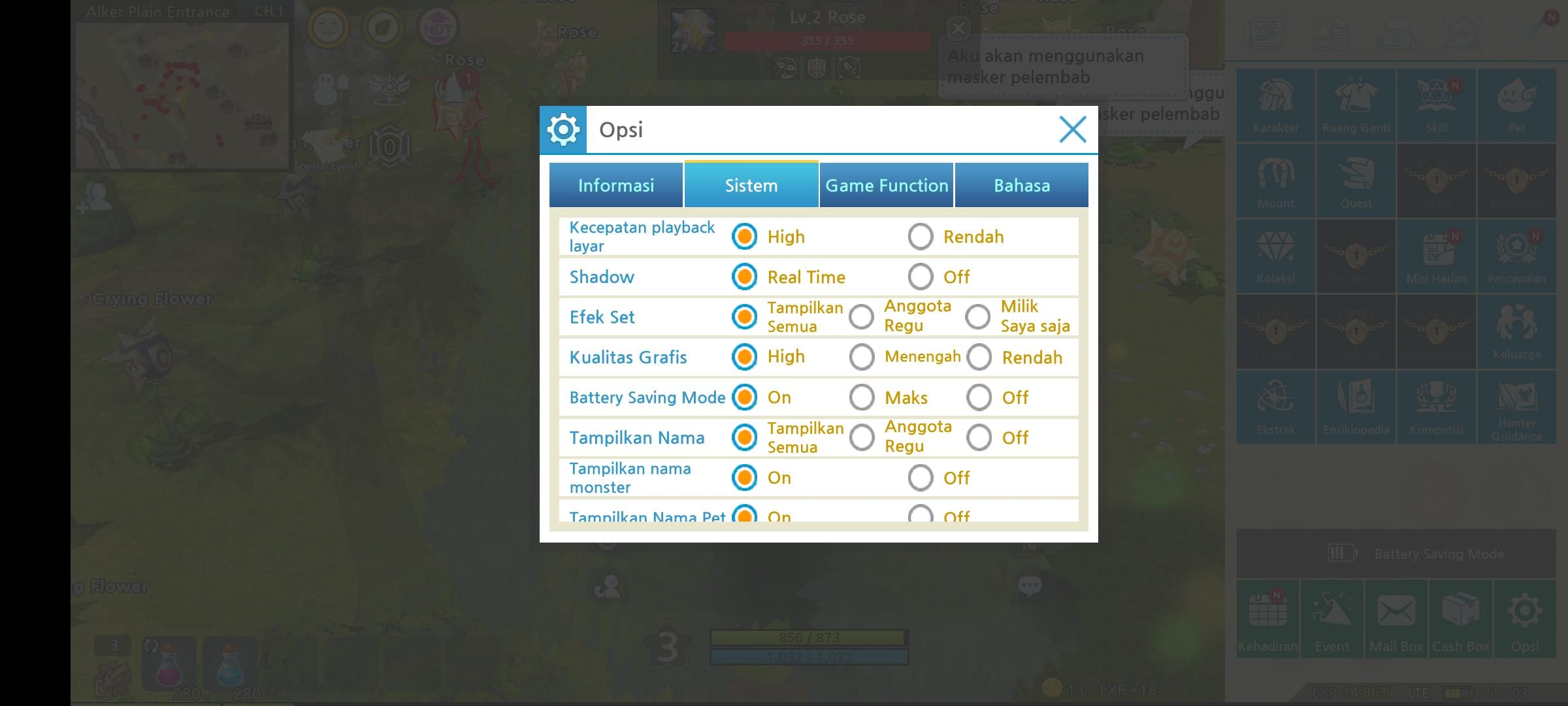Open the Pet menu icon
1568x706 pixels.
click(x=1517, y=105)
